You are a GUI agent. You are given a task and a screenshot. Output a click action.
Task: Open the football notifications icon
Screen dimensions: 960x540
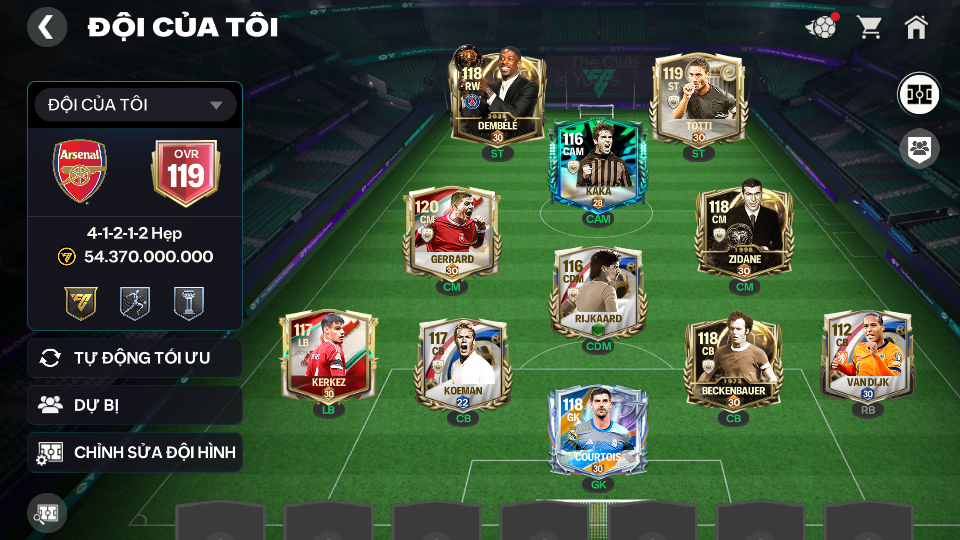click(821, 27)
